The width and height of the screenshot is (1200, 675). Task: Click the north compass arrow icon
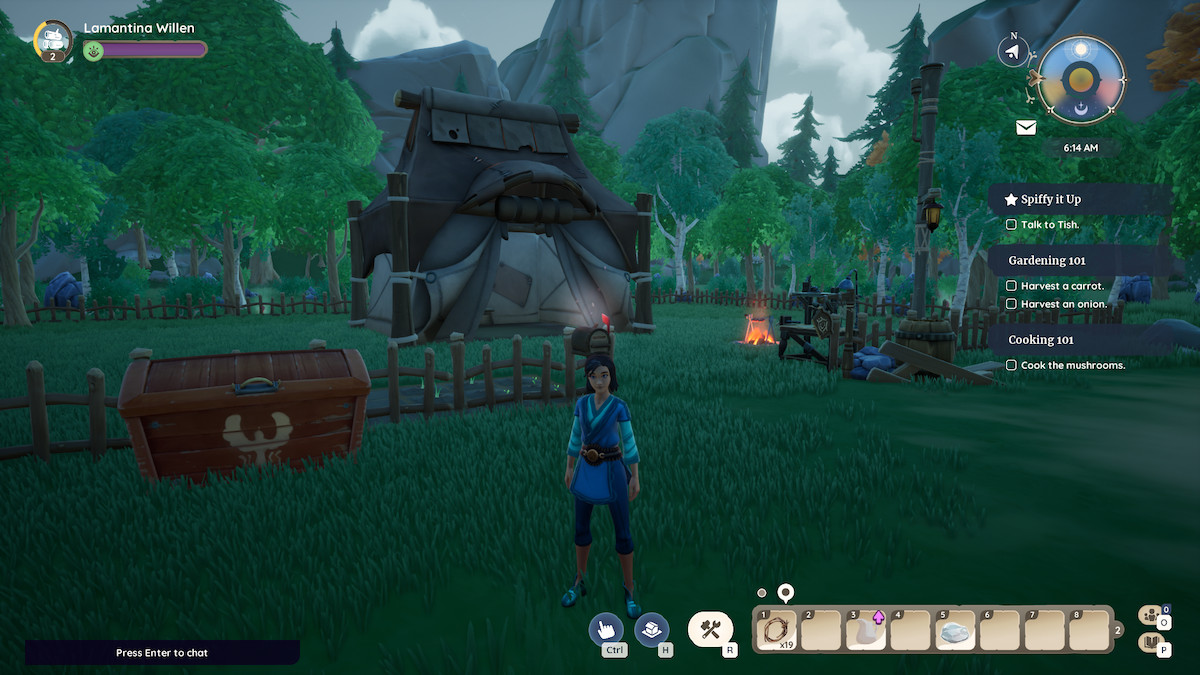[1013, 51]
